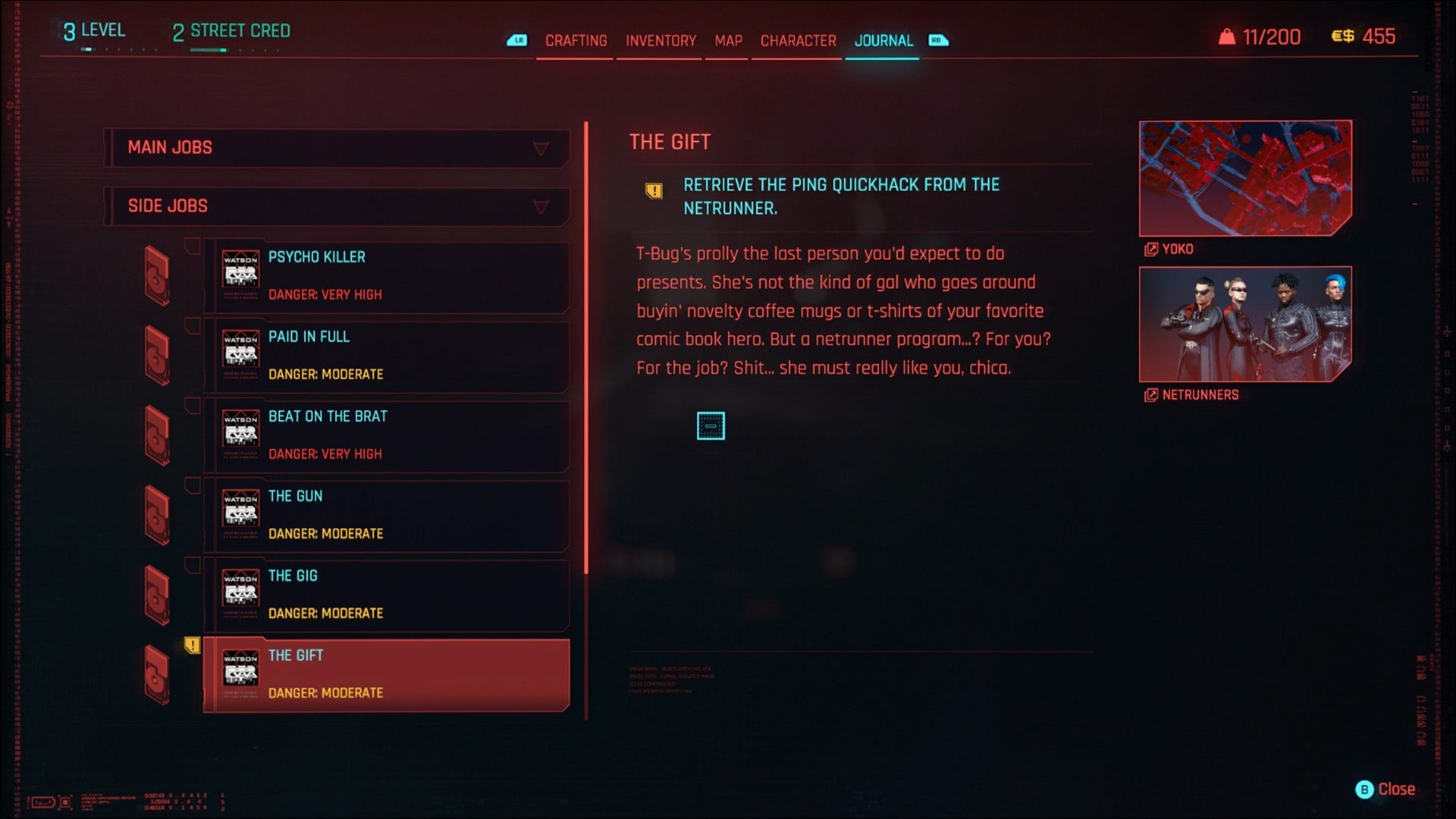Collapse the Side Jobs section
Image resolution: width=1456 pixels, height=819 pixels.
541,206
